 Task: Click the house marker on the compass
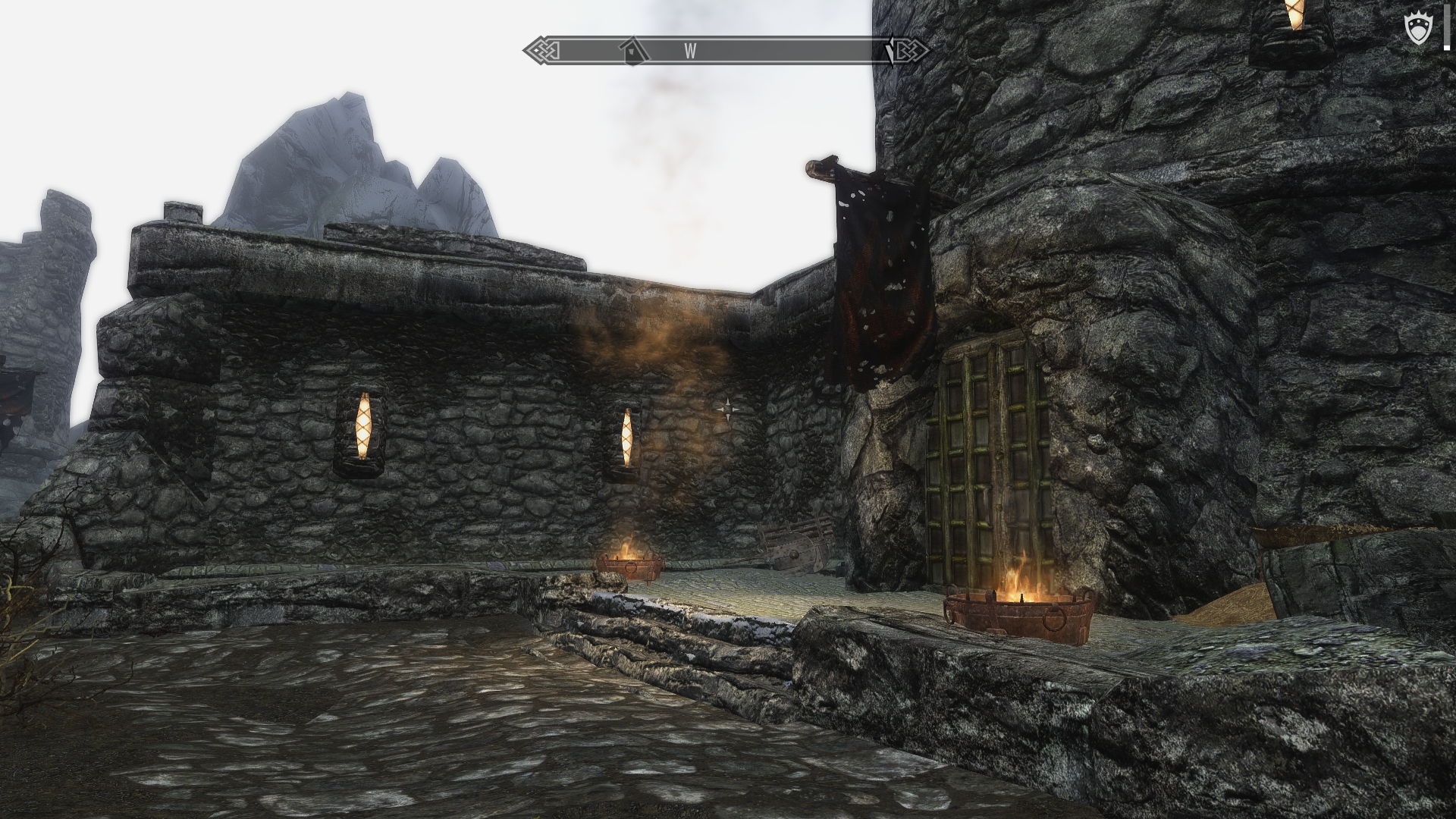tap(631, 52)
